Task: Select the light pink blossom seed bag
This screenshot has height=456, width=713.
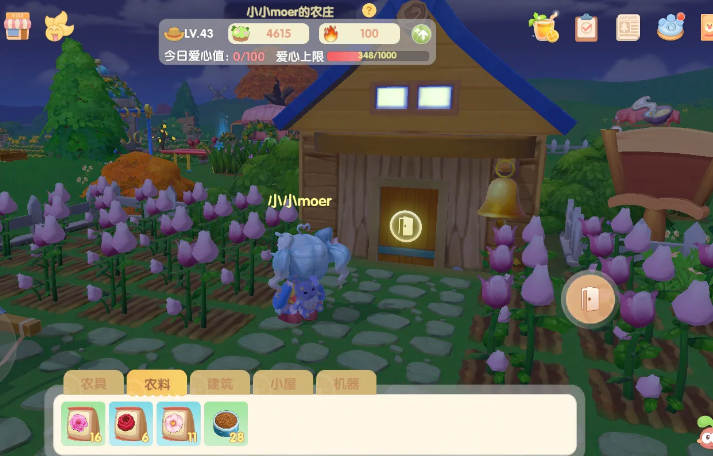Action: (x=178, y=423)
